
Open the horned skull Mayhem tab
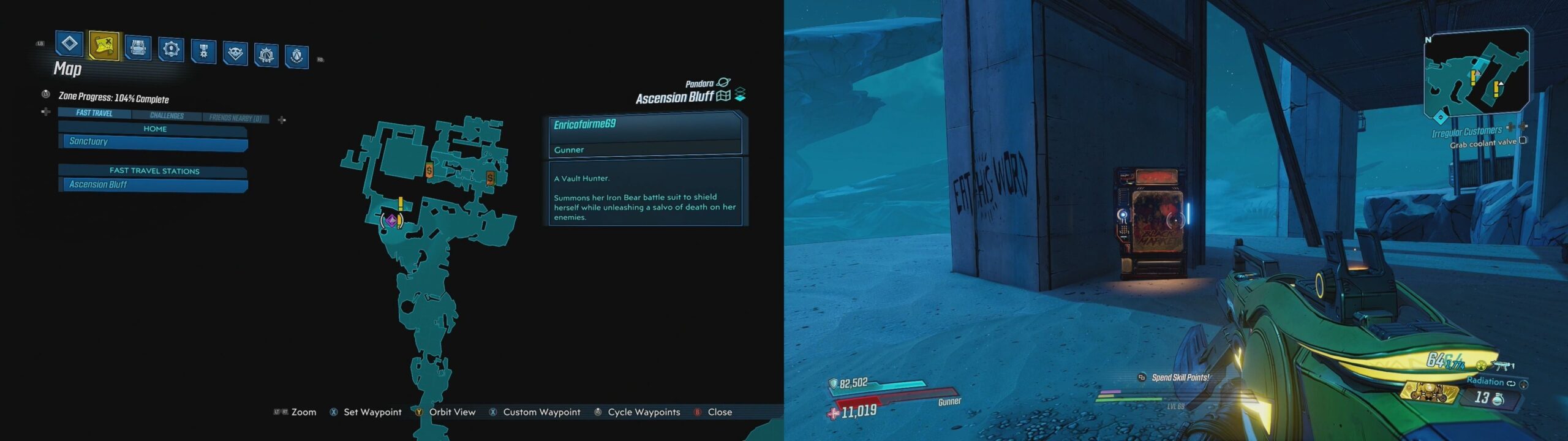point(235,53)
